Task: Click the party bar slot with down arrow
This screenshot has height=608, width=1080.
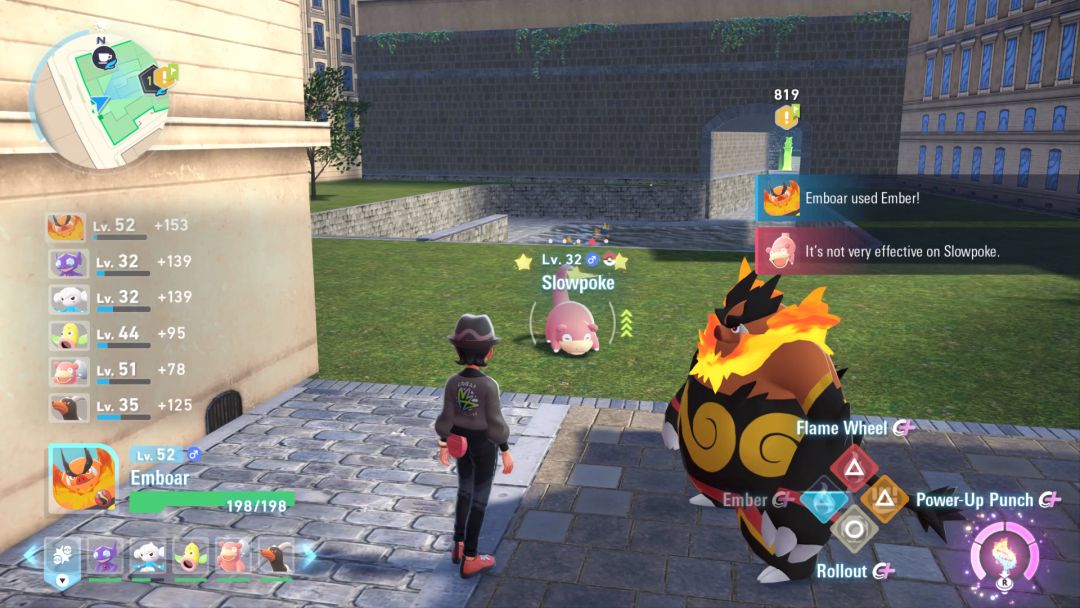Action: 63,561
